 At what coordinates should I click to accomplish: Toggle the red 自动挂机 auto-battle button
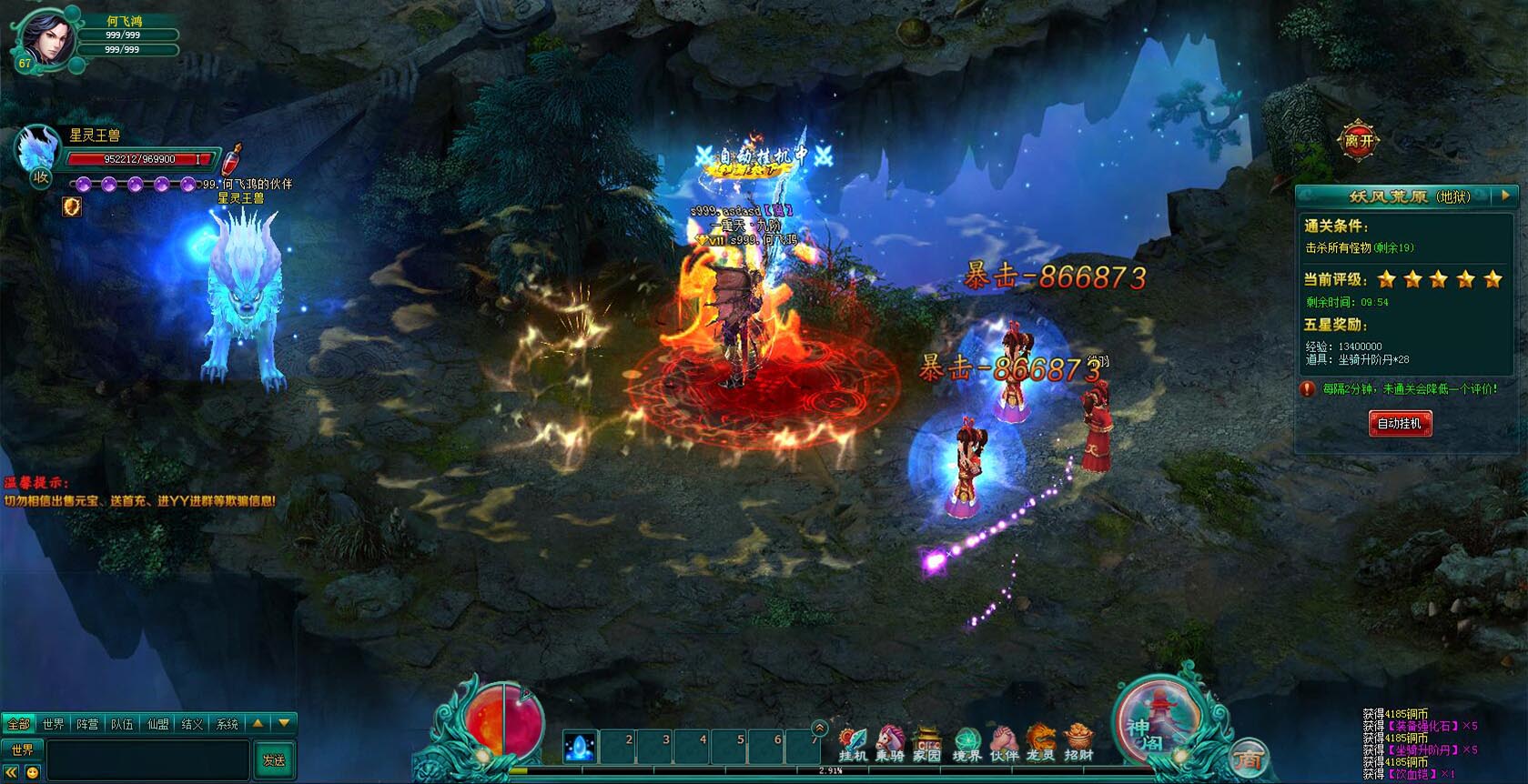click(x=1400, y=423)
